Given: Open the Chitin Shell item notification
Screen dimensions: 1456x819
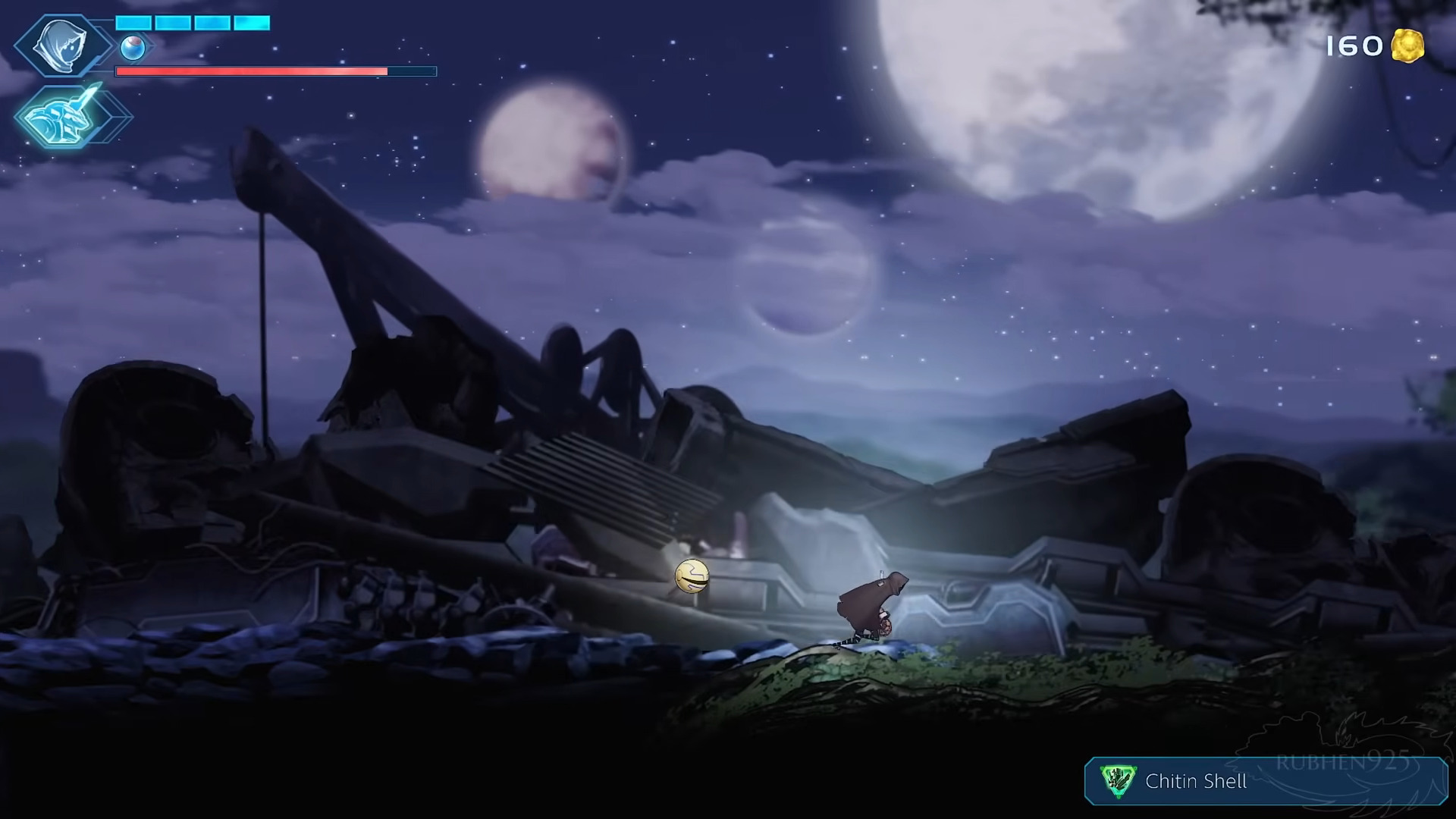Looking at the screenshot, I should (1265, 780).
